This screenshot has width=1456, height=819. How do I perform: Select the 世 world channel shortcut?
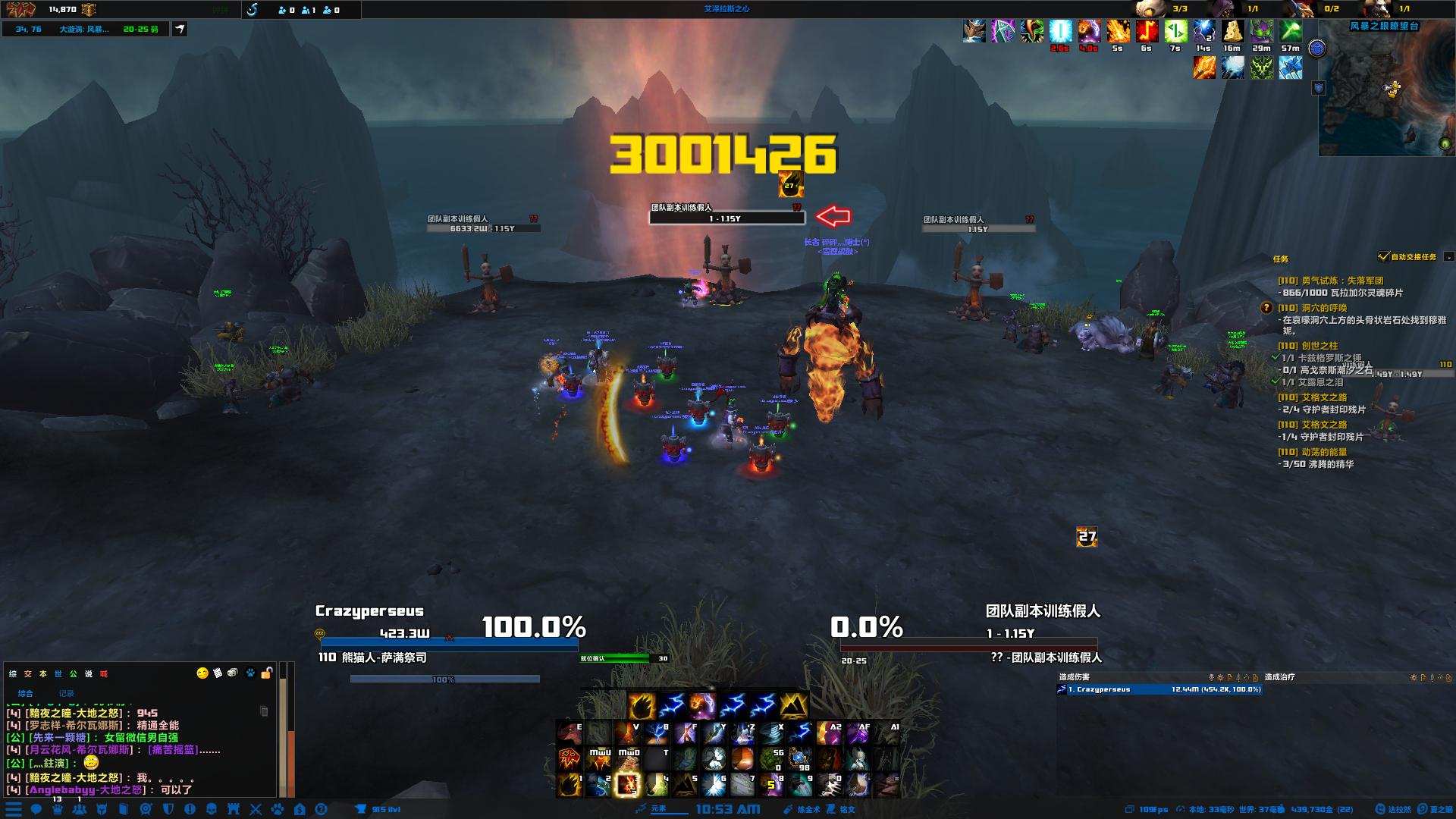(58, 673)
